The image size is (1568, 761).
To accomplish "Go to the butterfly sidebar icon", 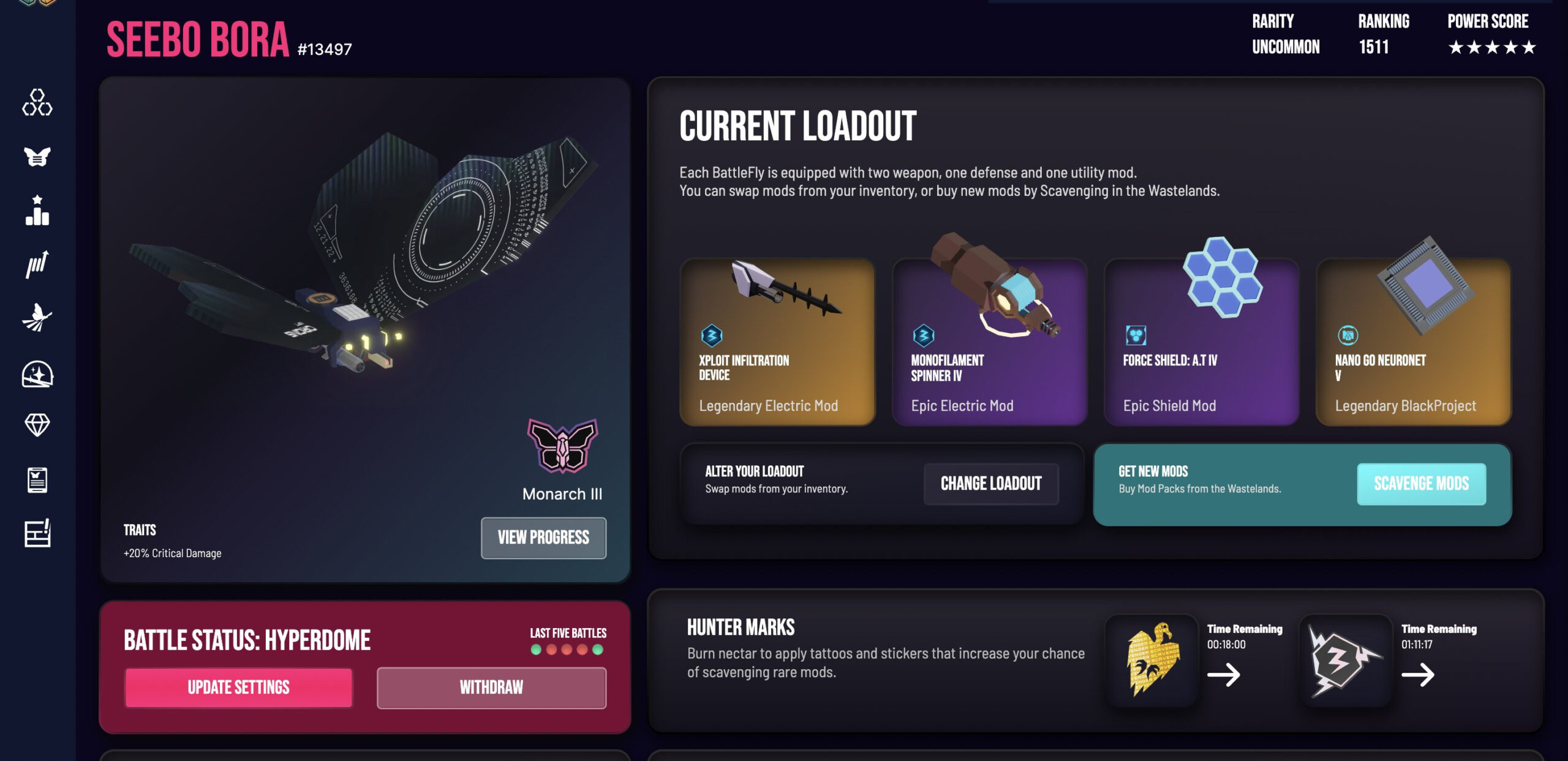I will click(x=37, y=157).
